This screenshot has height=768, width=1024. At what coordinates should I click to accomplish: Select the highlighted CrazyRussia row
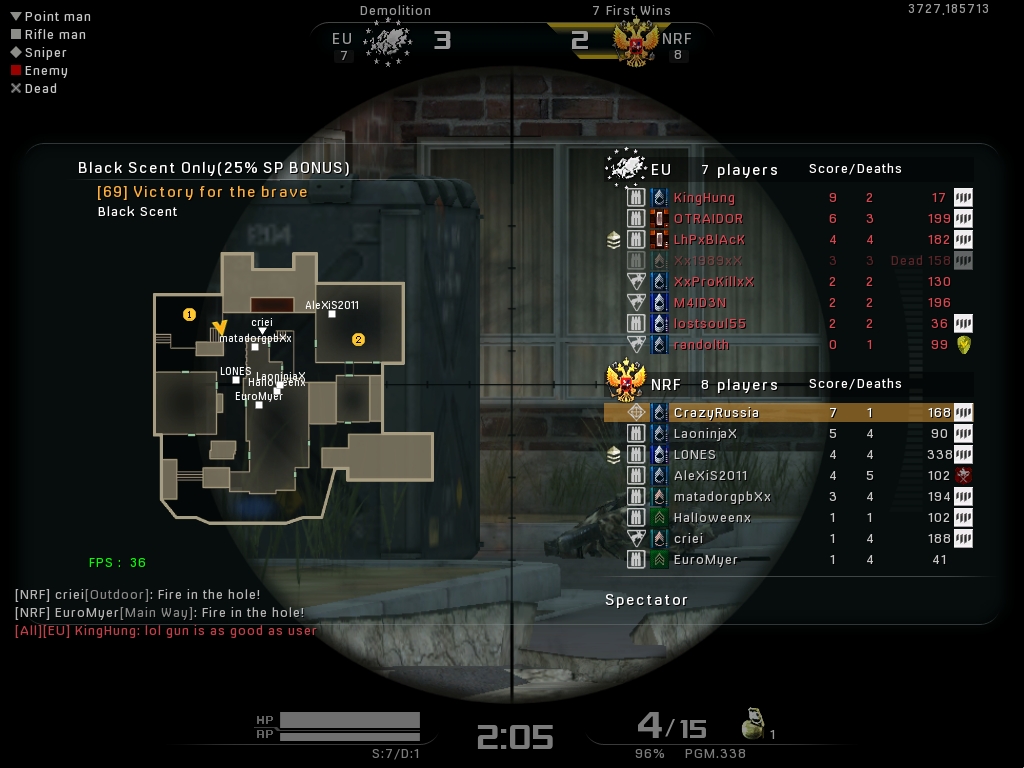716,413
